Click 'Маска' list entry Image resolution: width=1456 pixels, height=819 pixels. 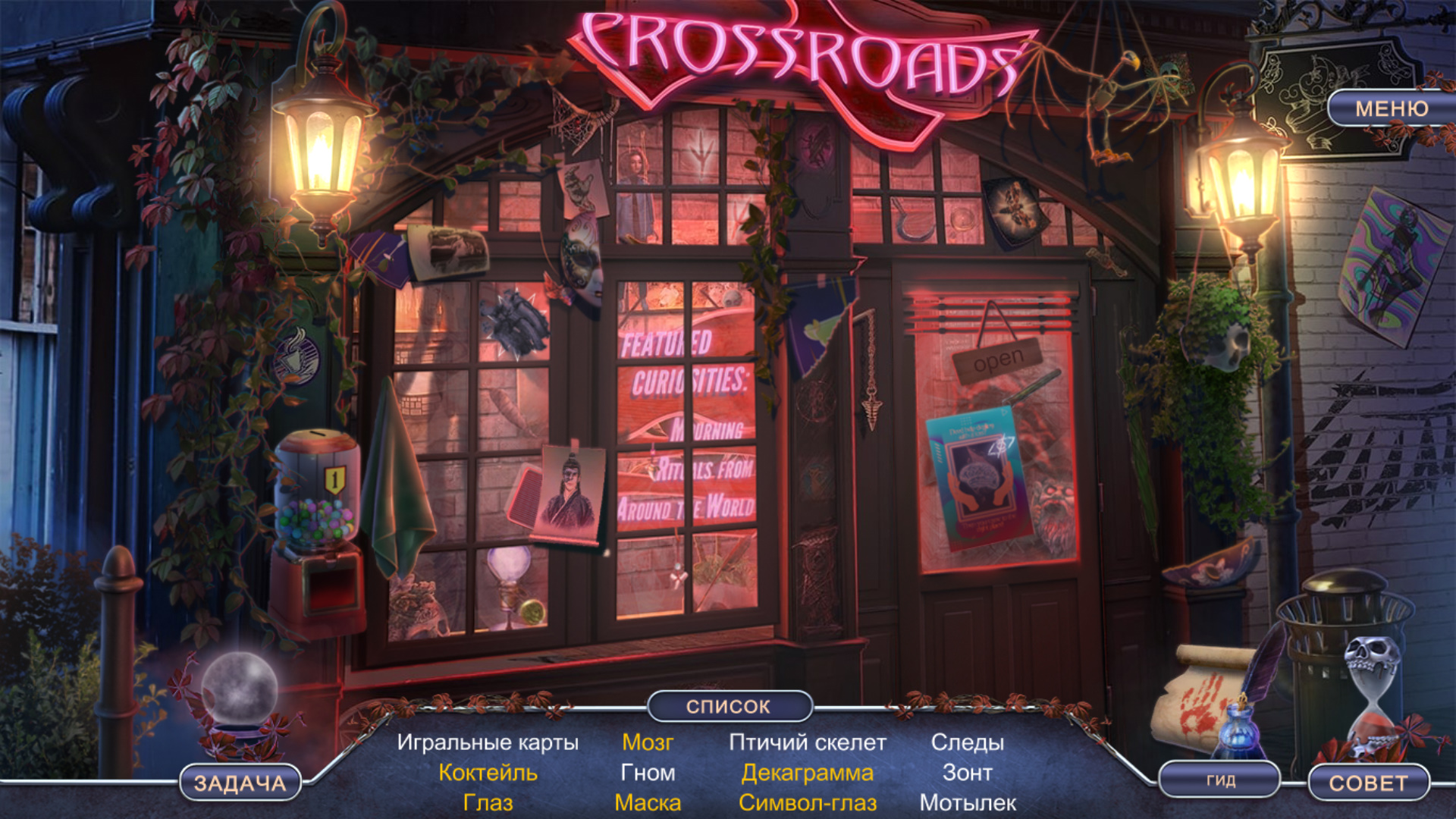[x=648, y=803]
